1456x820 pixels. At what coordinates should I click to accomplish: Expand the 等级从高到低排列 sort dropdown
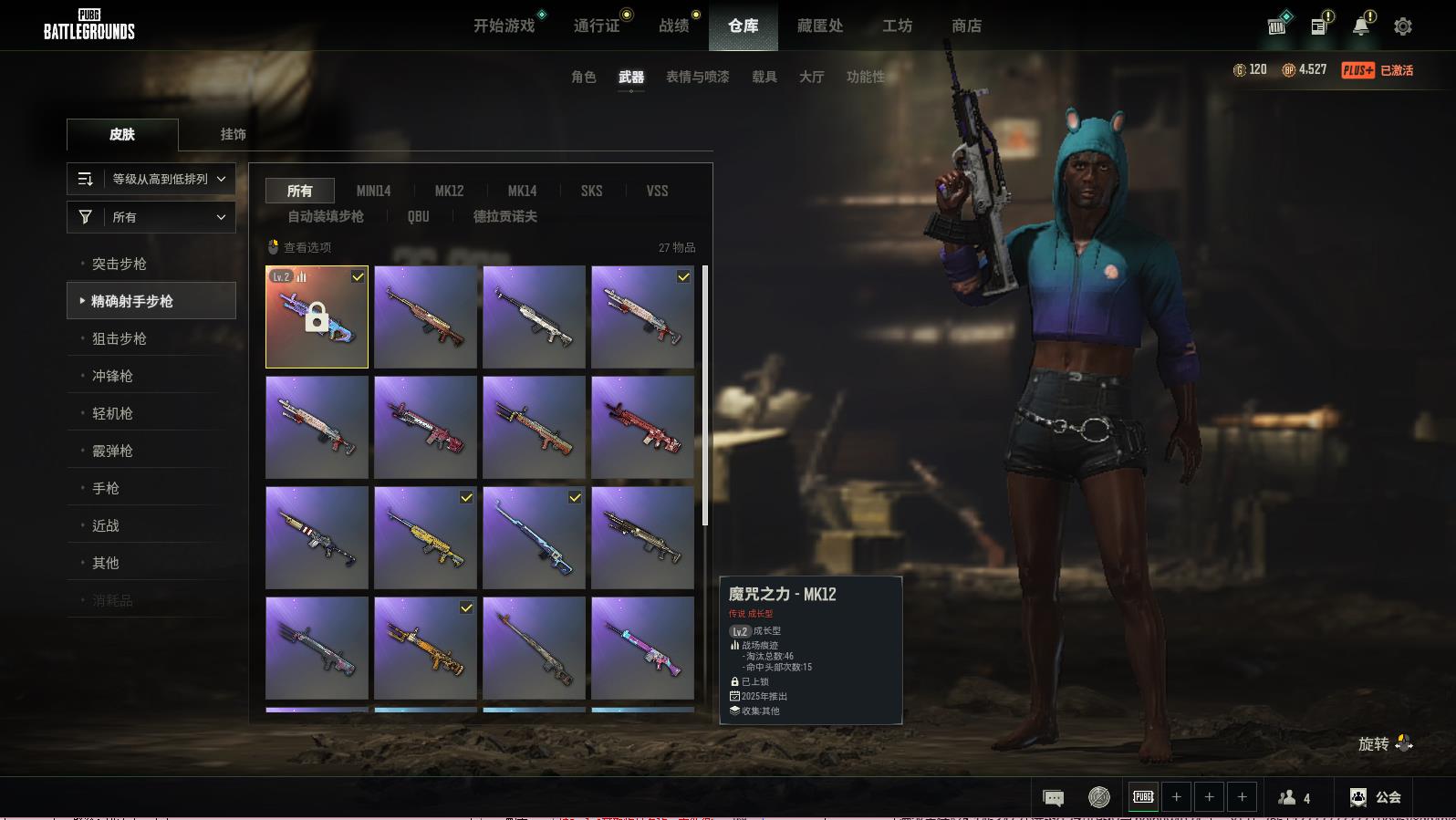(x=151, y=179)
